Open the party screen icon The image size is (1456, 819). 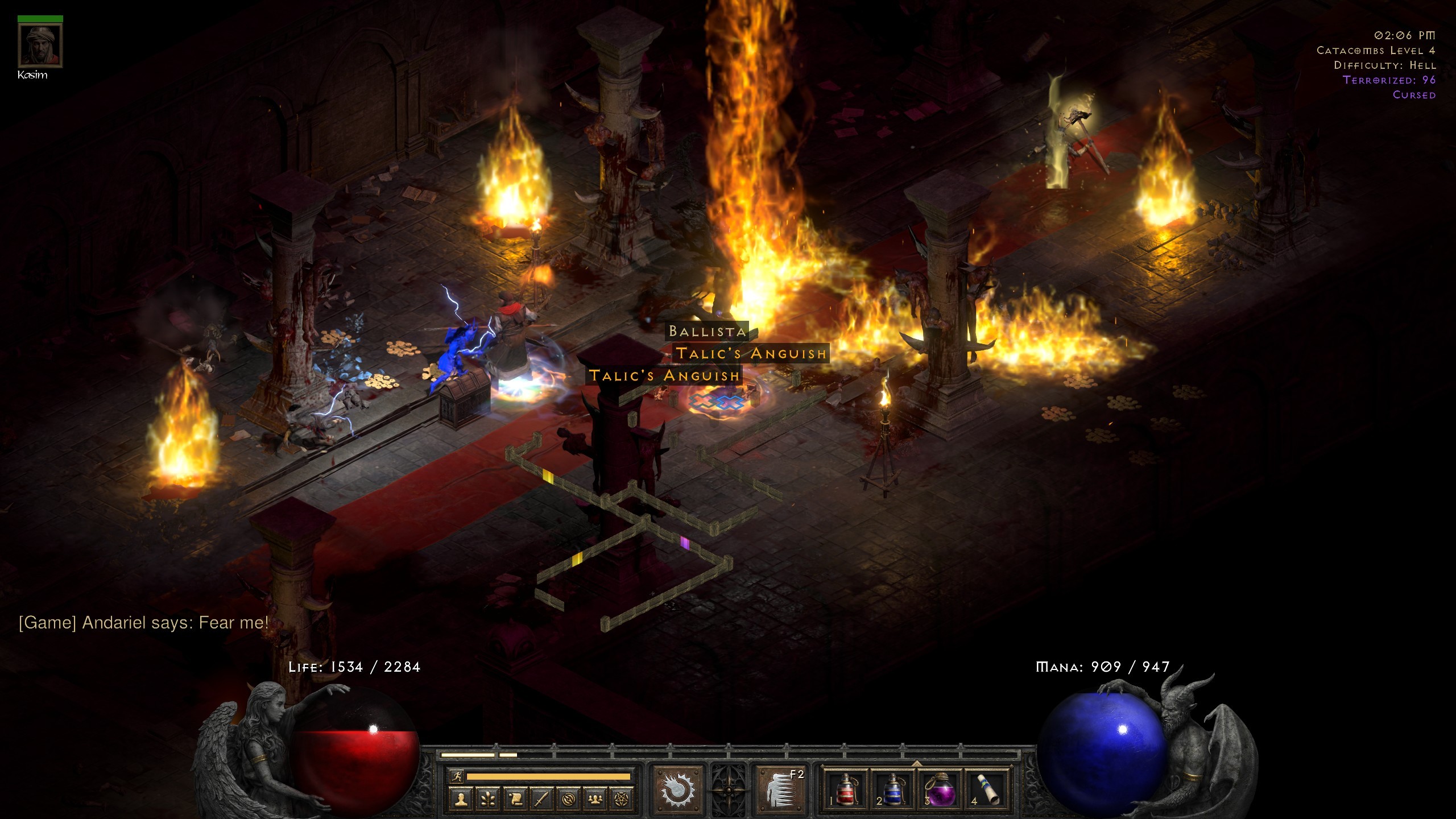(x=595, y=800)
